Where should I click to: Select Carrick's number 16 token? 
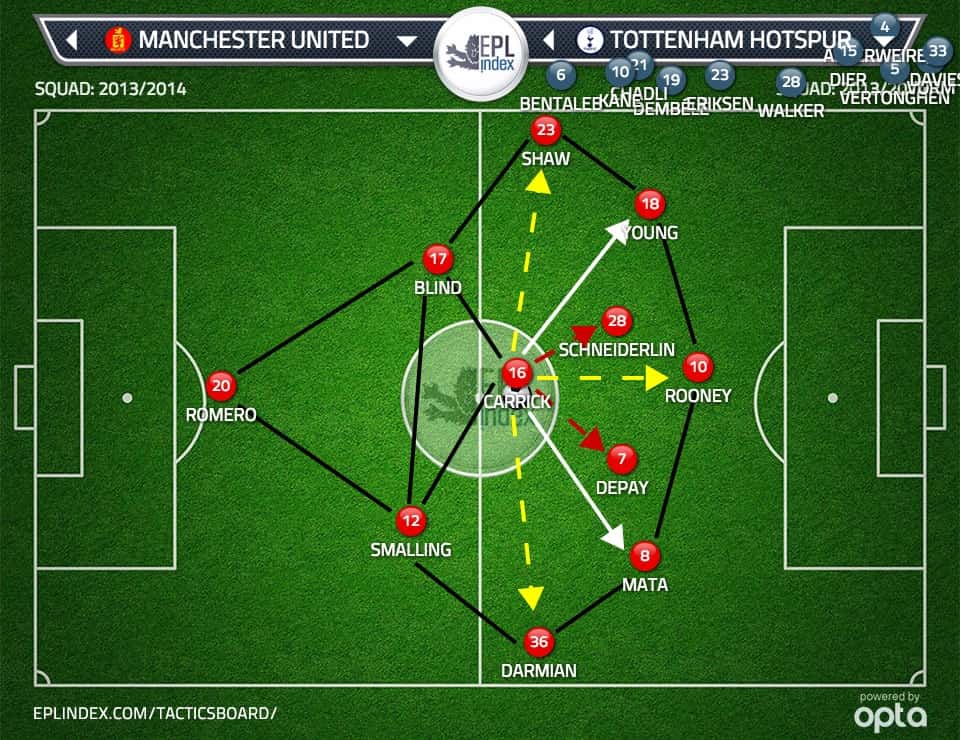[x=516, y=373]
